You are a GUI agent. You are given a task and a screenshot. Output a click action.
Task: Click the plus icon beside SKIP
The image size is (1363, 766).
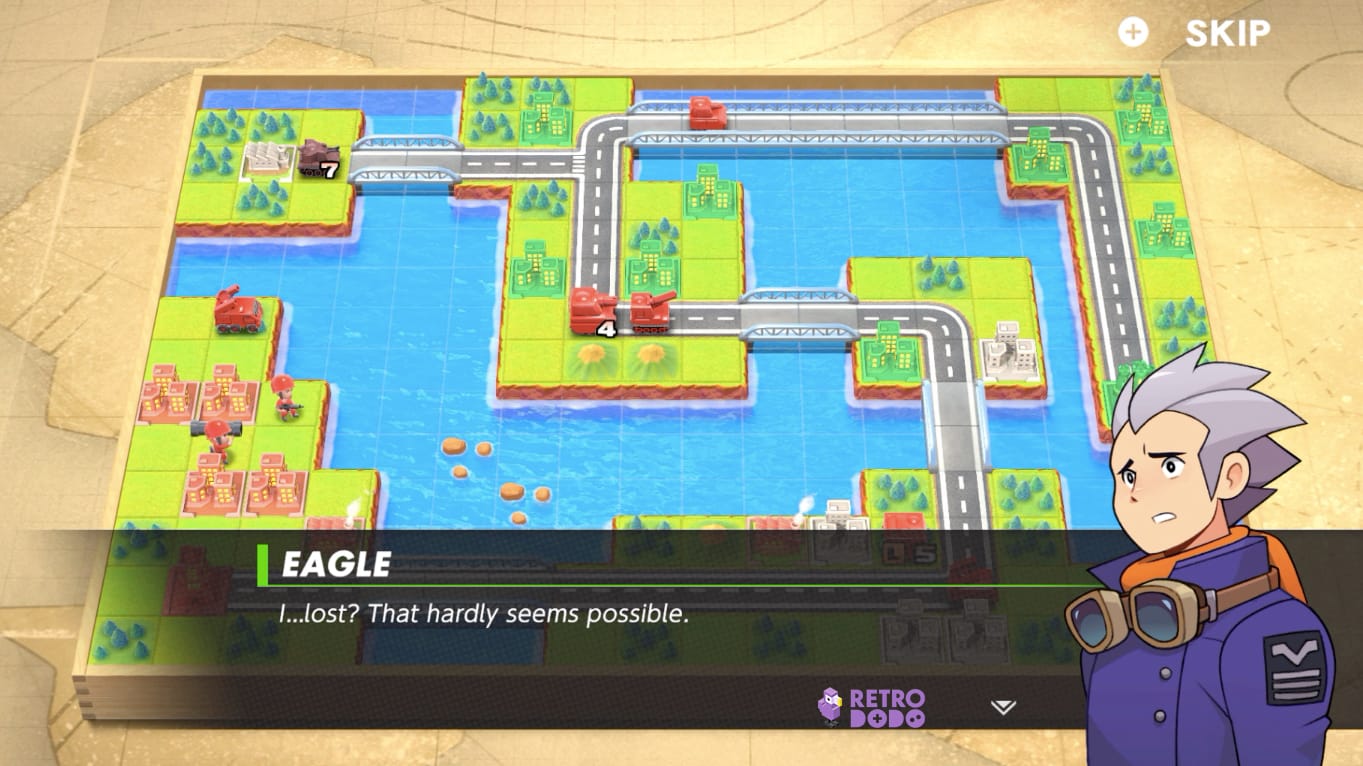tap(1131, 31)
